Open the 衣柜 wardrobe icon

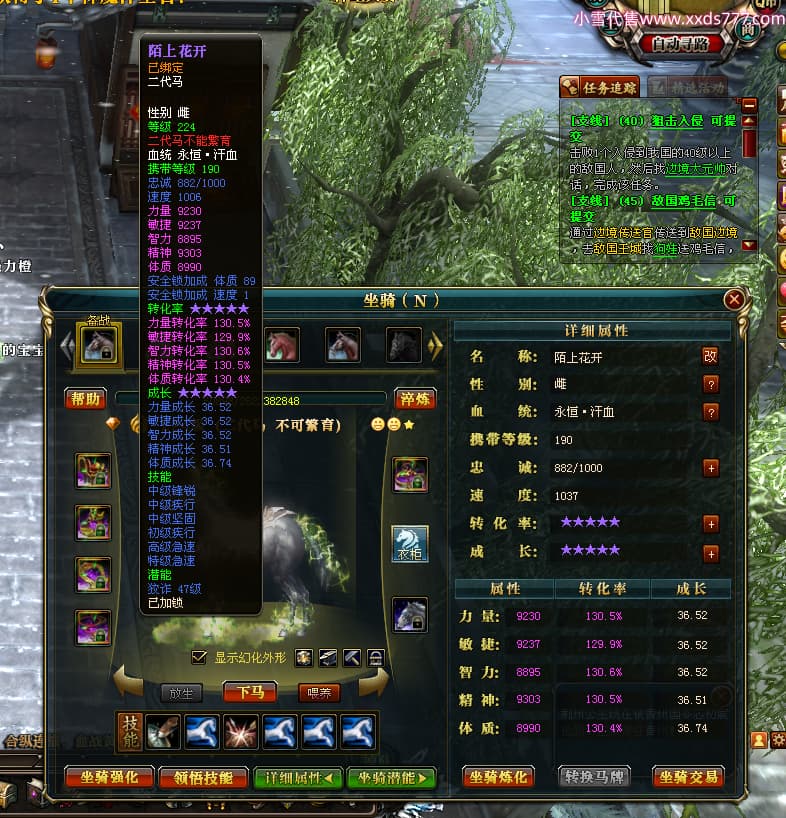pos(410,544)
